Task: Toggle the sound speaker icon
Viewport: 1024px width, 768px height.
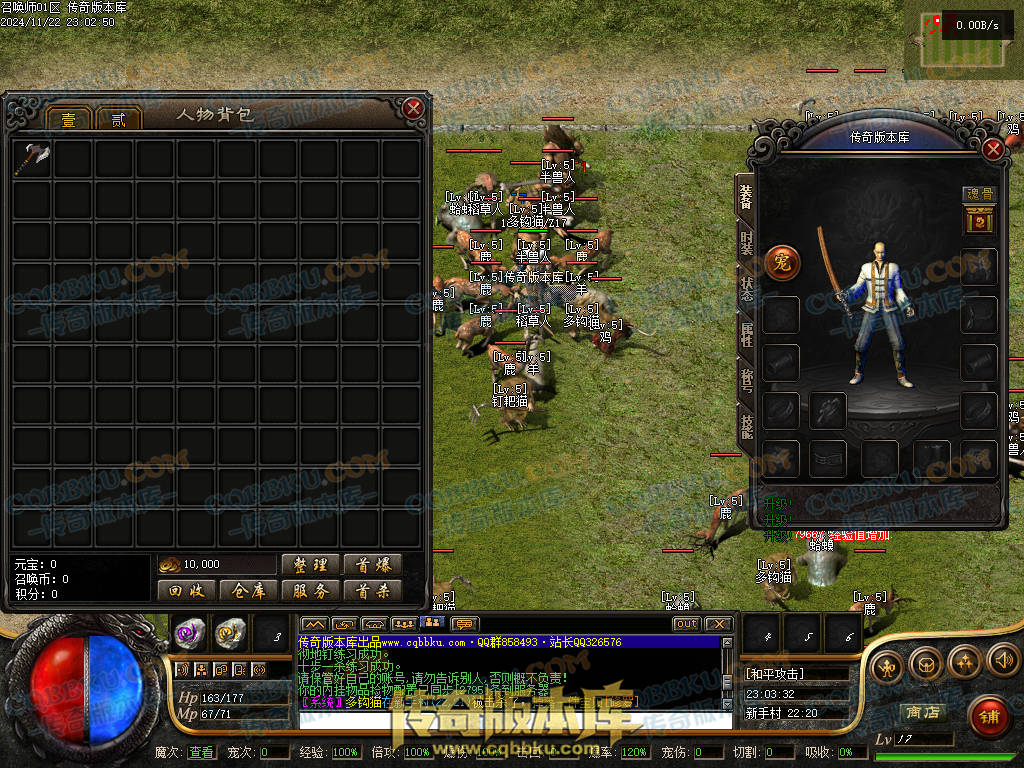Action: 1002,660
